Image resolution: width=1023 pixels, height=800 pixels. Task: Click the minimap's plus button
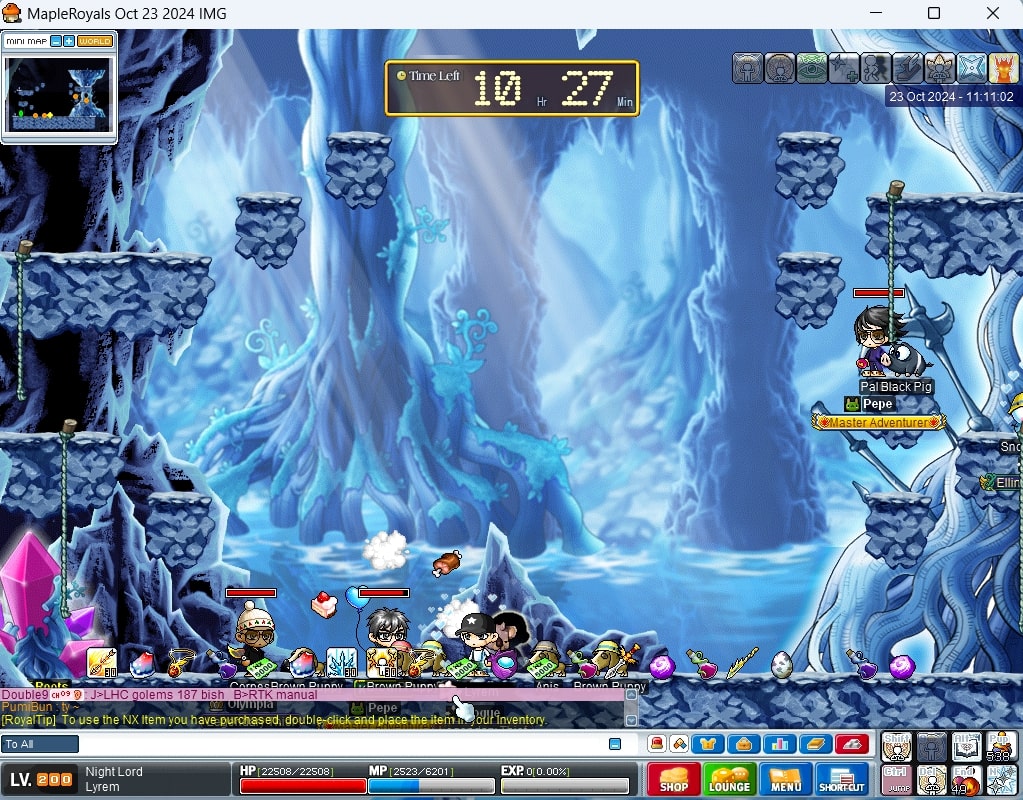(69, 41)
